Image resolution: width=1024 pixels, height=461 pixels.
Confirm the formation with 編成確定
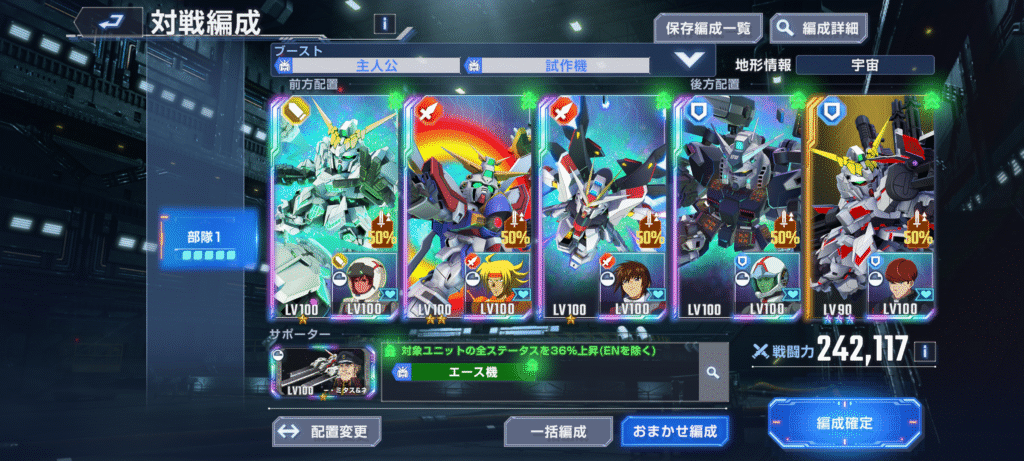click(x=844, y=423)
